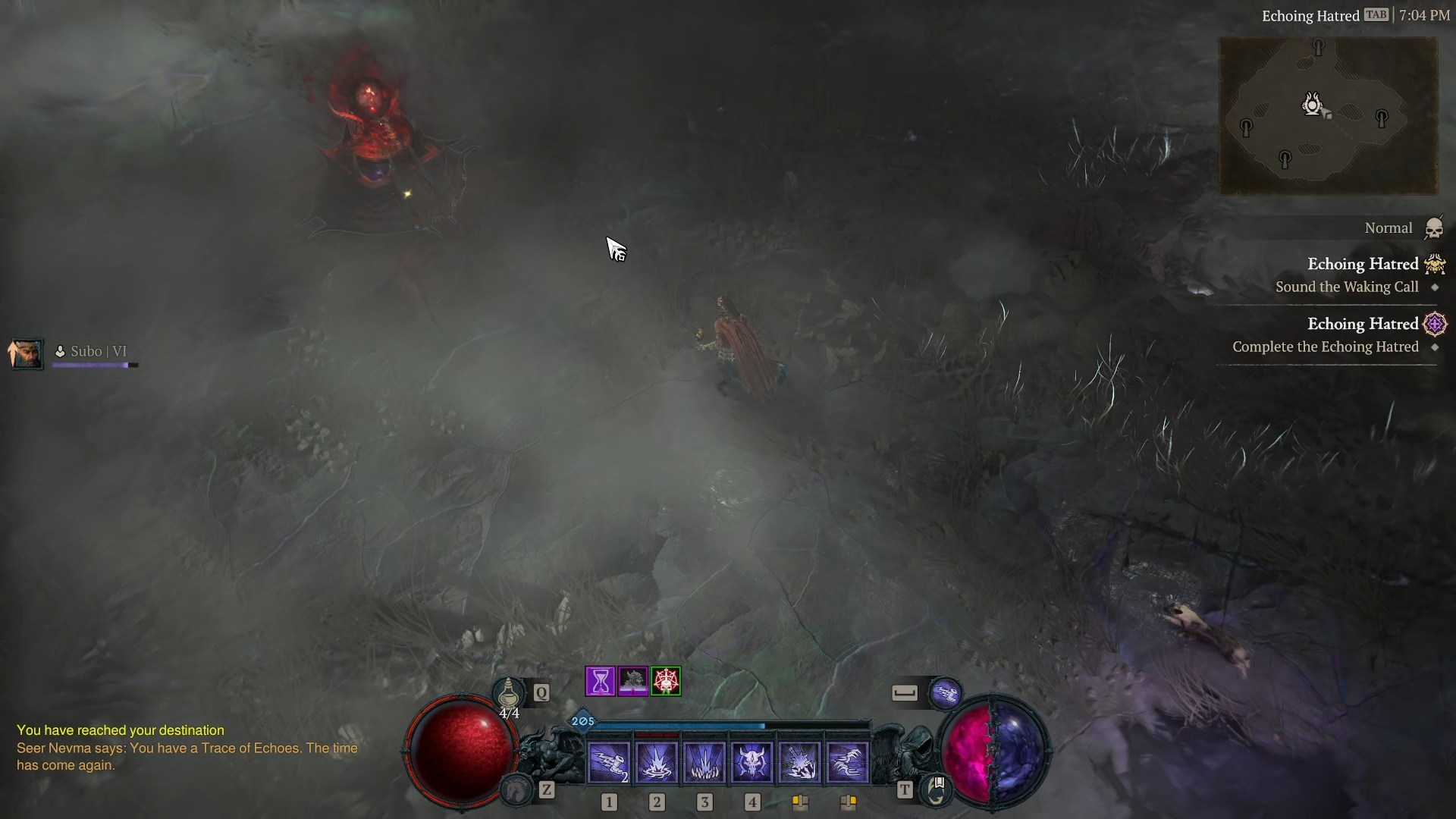This screenshot has height=819, width=1456.
Task: Click the skull-shaped skill icon in slot 4
Action: [x=754, y=761]
